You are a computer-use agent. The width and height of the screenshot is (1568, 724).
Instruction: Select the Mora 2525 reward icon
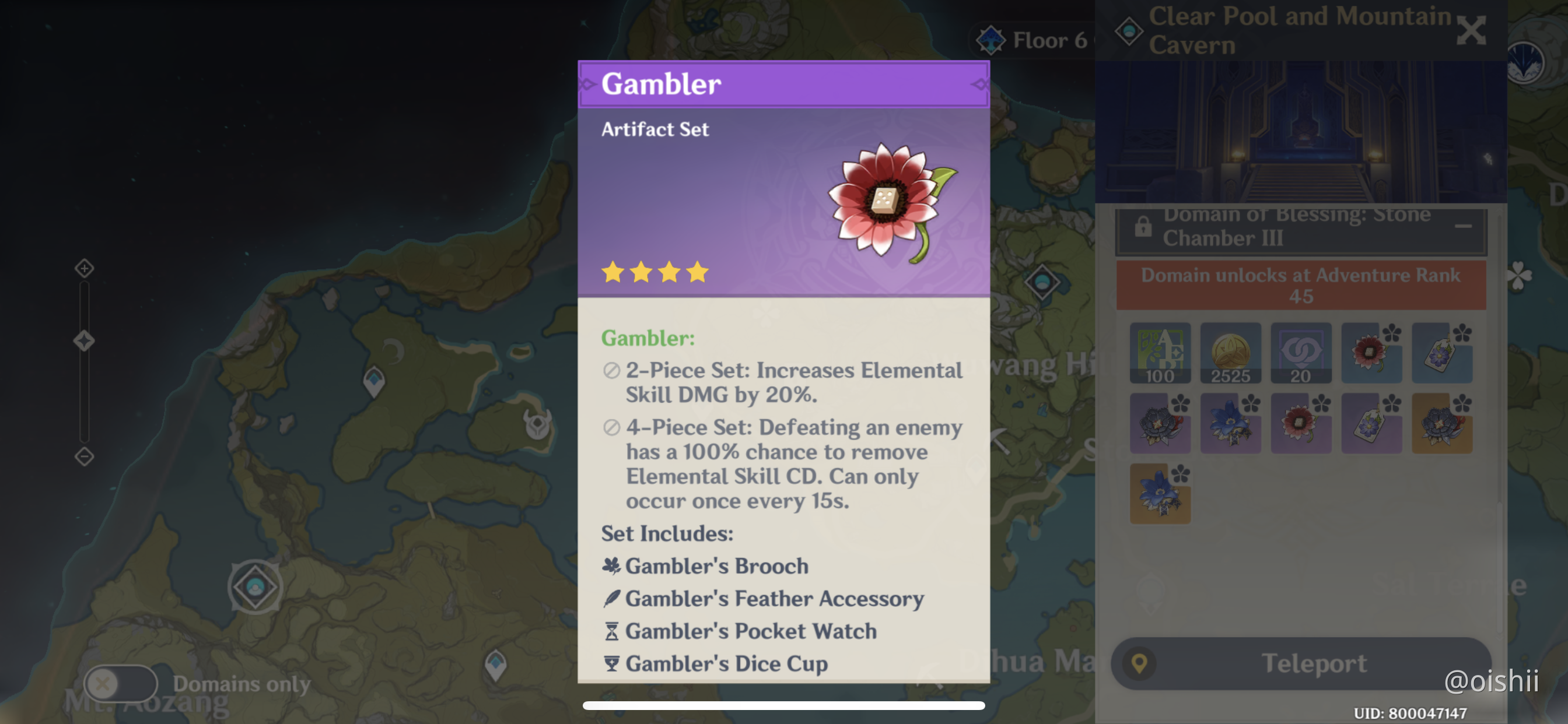pyautogui.click(x=1230, y=353)
